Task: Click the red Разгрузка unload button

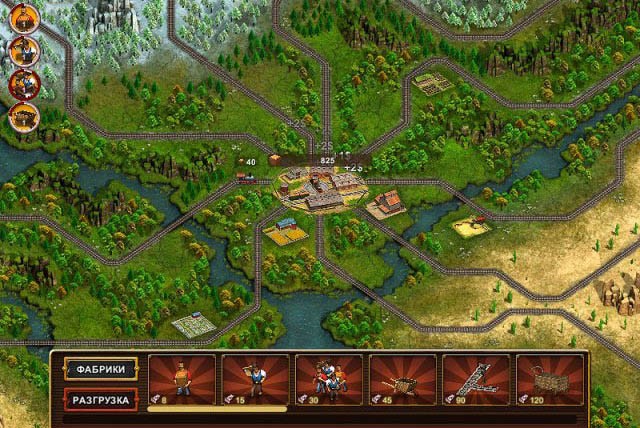Action: pyautogui.click(x=101, y=399)
